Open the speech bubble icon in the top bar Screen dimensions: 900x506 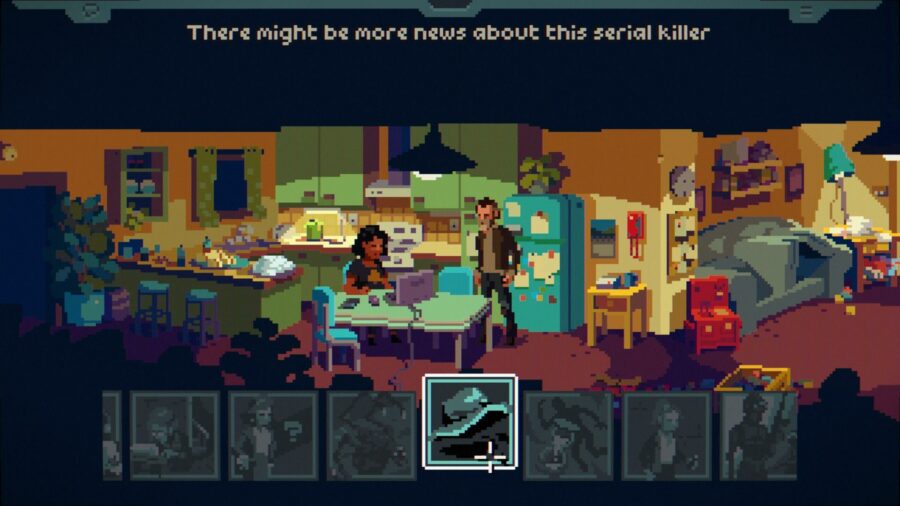[93, 11]
